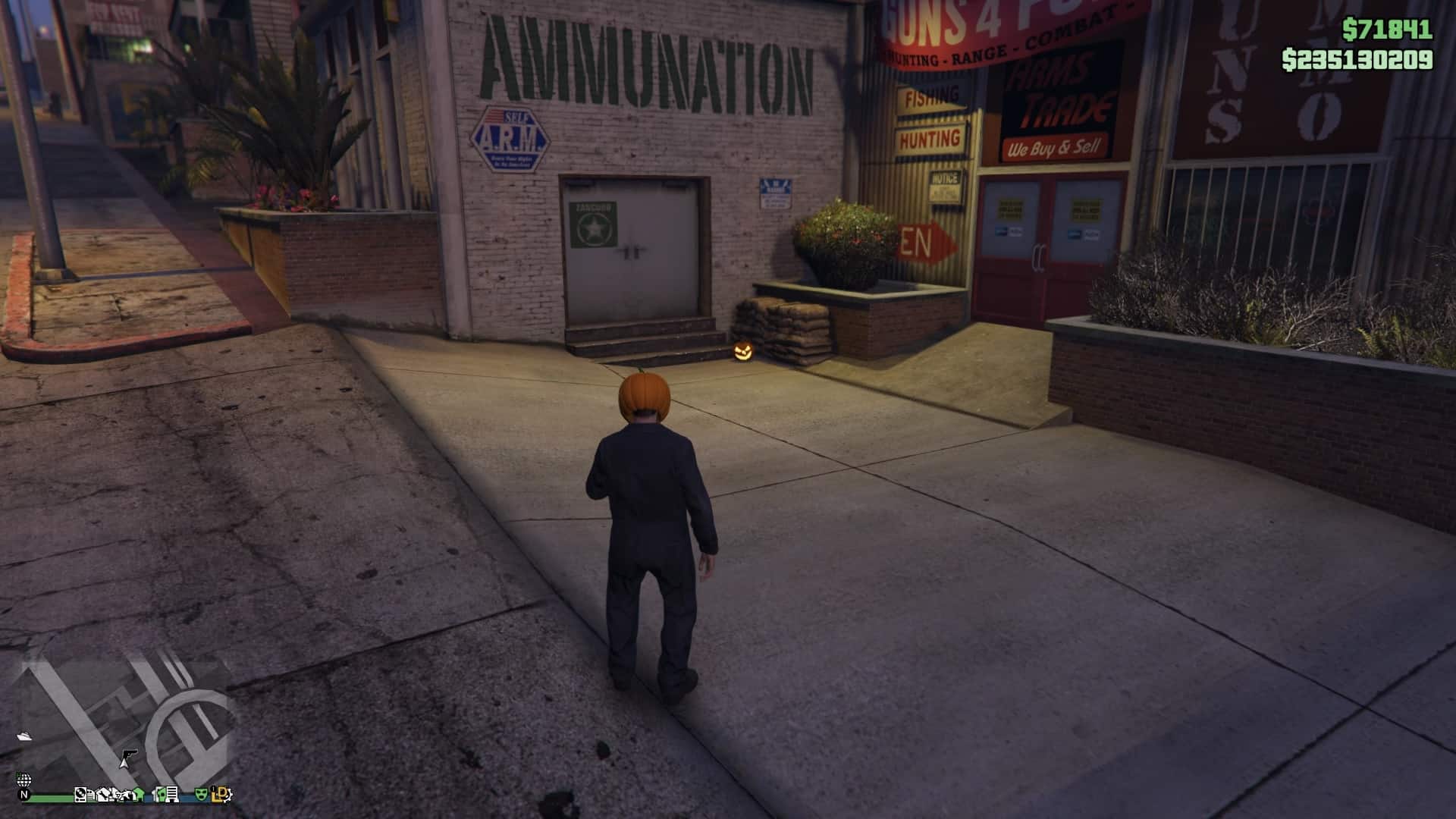Click the We Buy & Sell sign
This screenshot has width=1456, height=819.
tap(1054, 147)
